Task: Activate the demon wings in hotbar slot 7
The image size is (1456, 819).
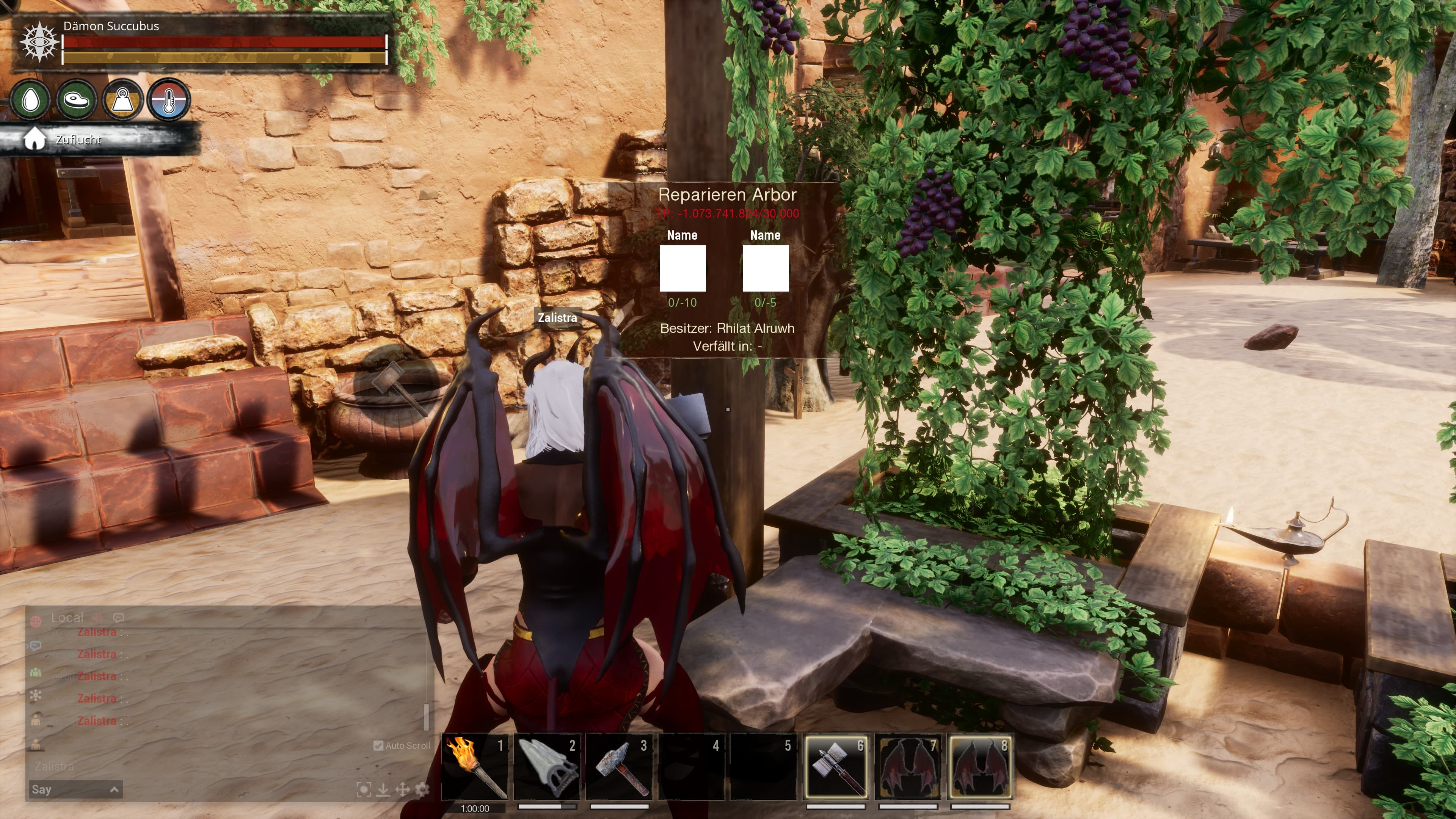Action: point(908,766)
